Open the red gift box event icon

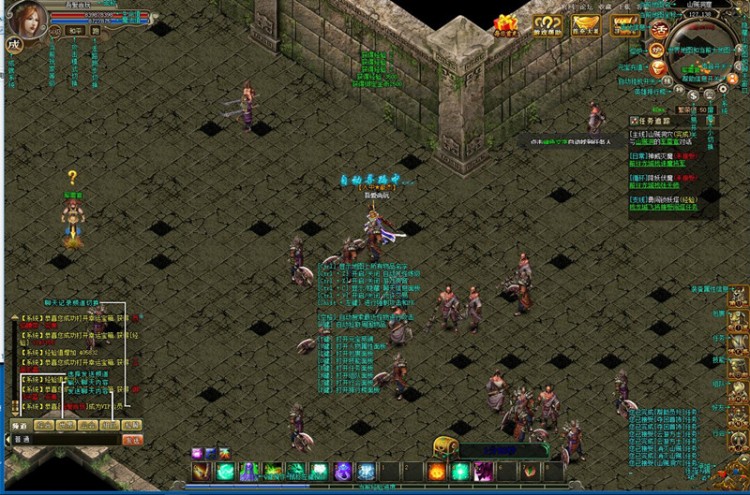pyautogui.click(x=506, y=24)
